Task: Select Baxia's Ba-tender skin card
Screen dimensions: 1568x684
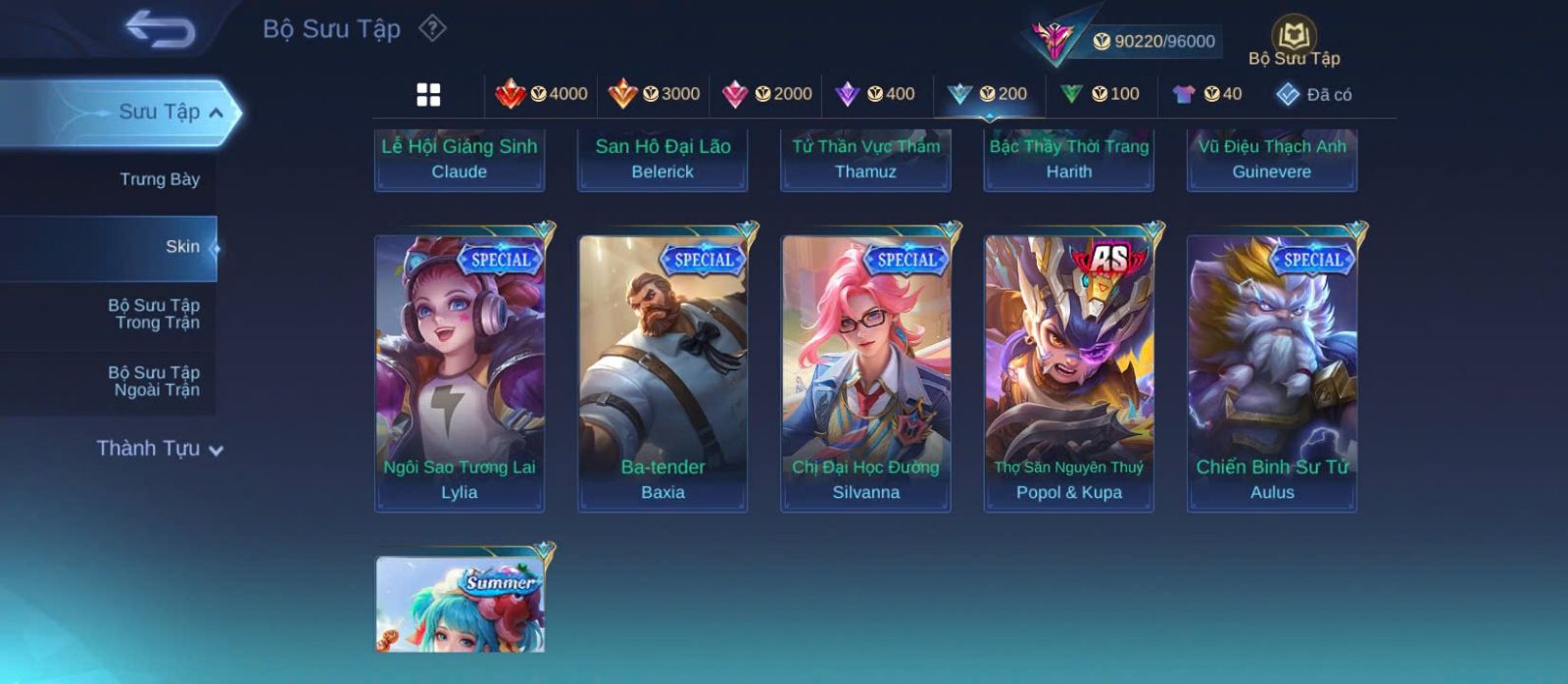Action: coord(662,372)
